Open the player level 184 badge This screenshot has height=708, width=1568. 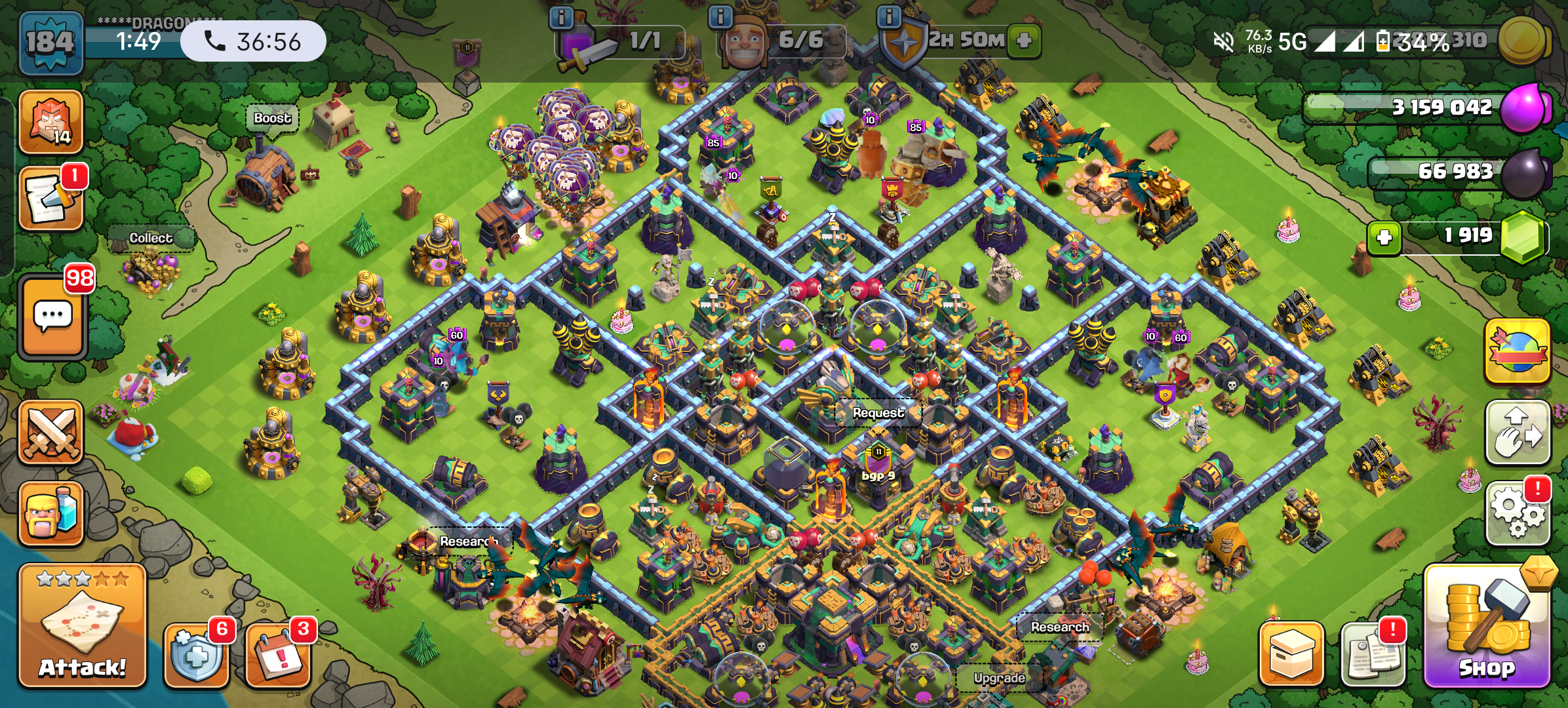coord(51,43)
